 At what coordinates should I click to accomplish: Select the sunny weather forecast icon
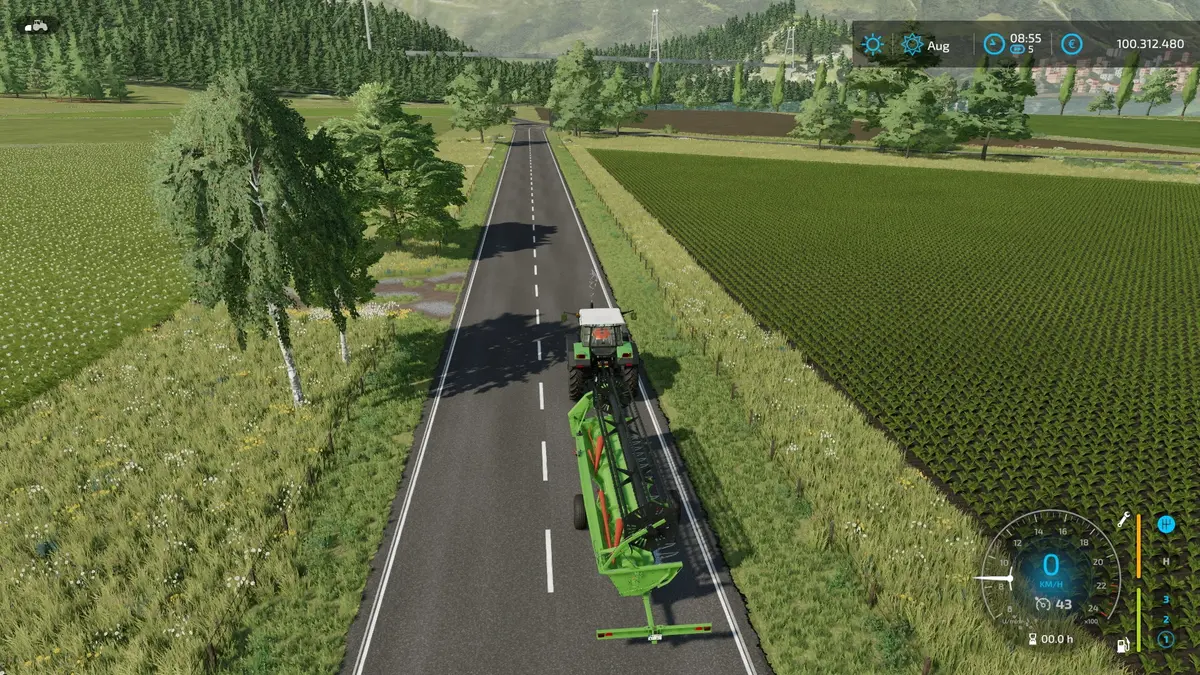click(x=873, y=44)
